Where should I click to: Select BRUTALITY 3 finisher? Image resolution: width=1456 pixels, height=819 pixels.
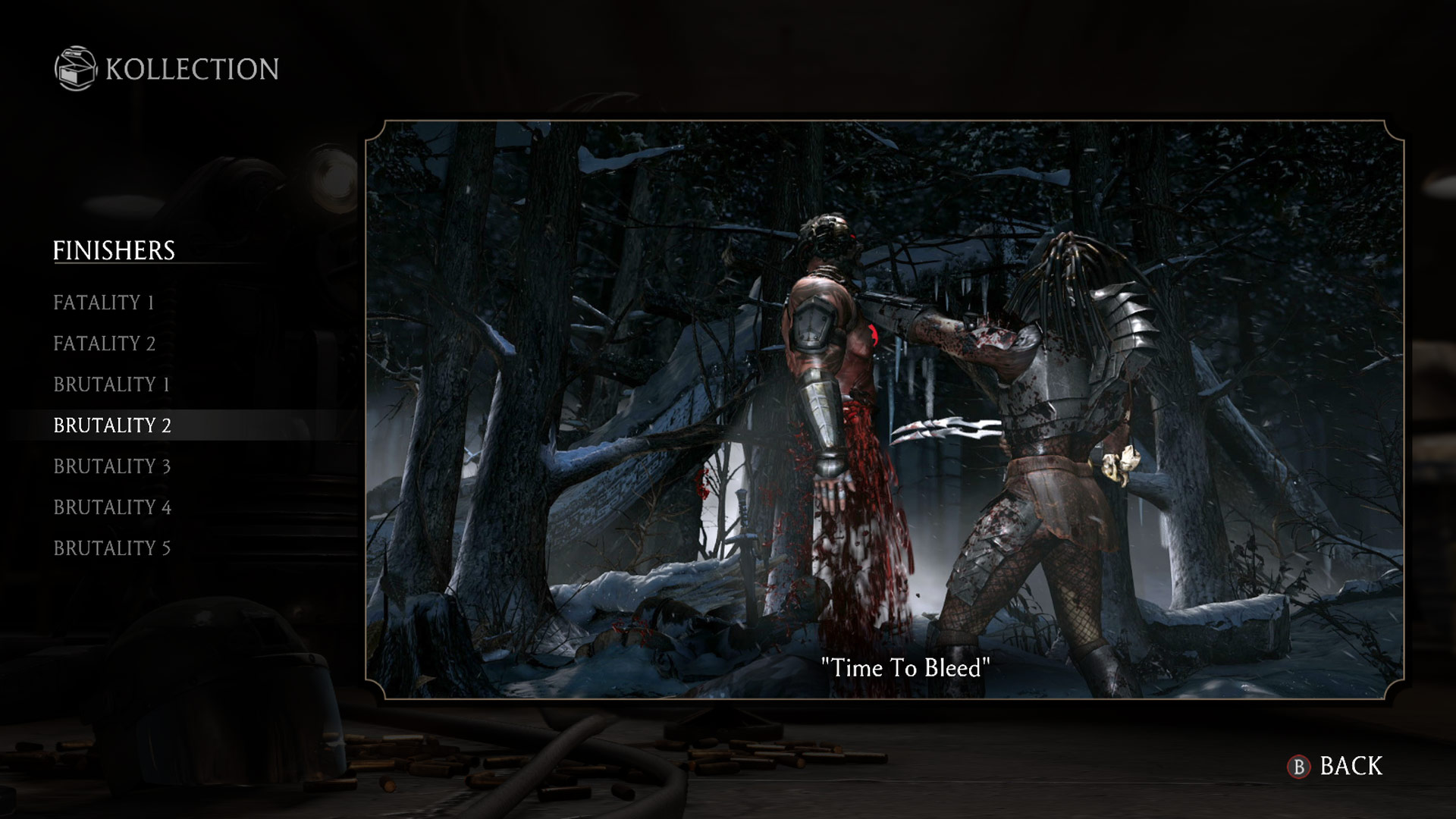[112, 466]
